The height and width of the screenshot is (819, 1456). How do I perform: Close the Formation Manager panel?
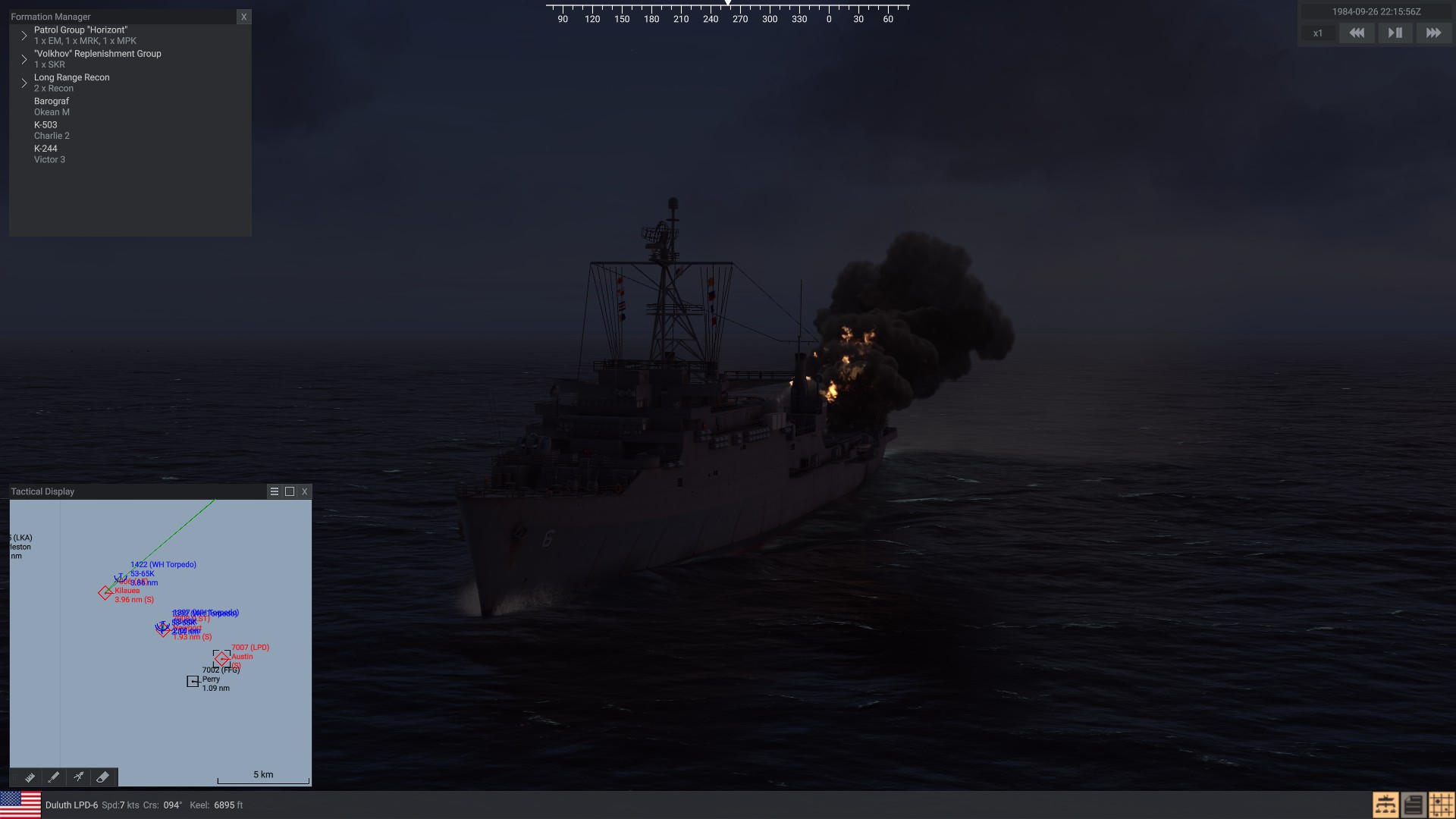tap(243, 17)
